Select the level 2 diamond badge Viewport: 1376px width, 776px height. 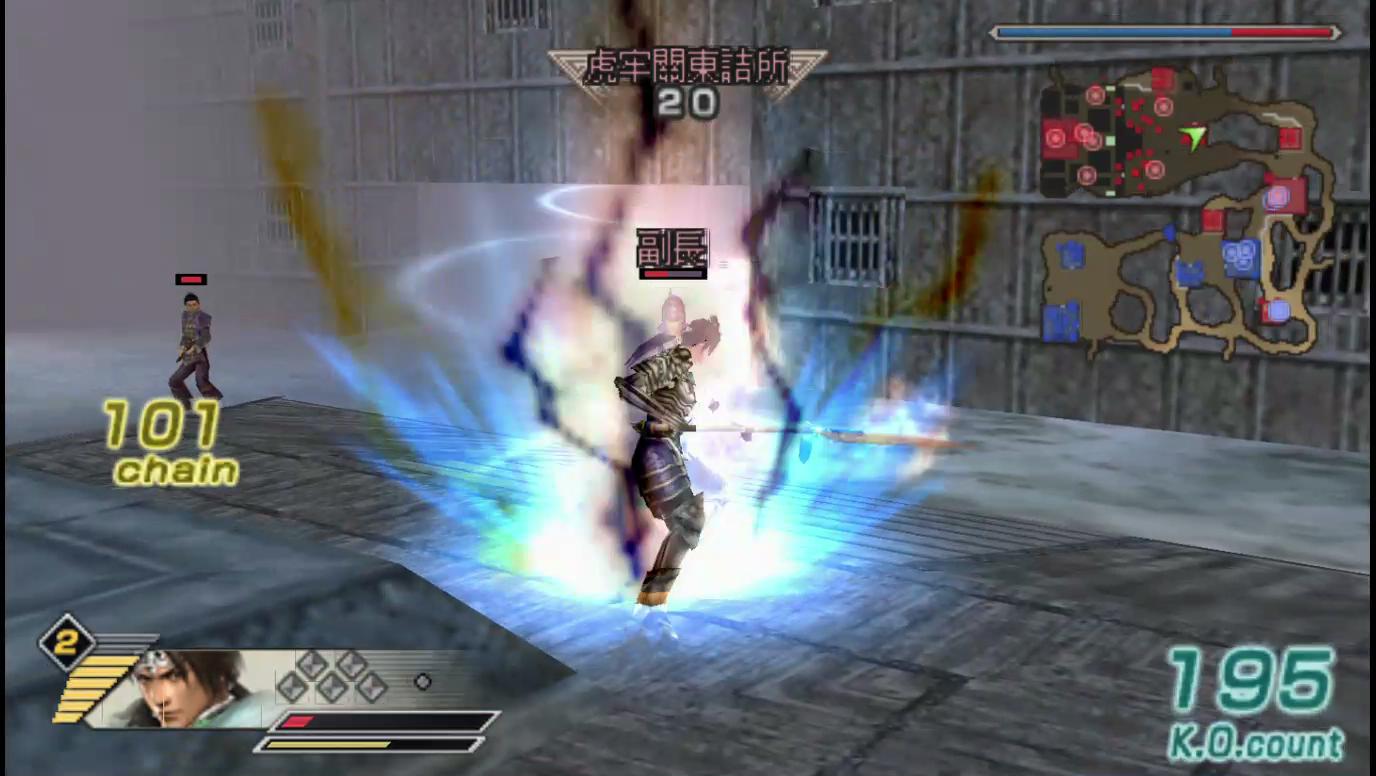(66, 643)
